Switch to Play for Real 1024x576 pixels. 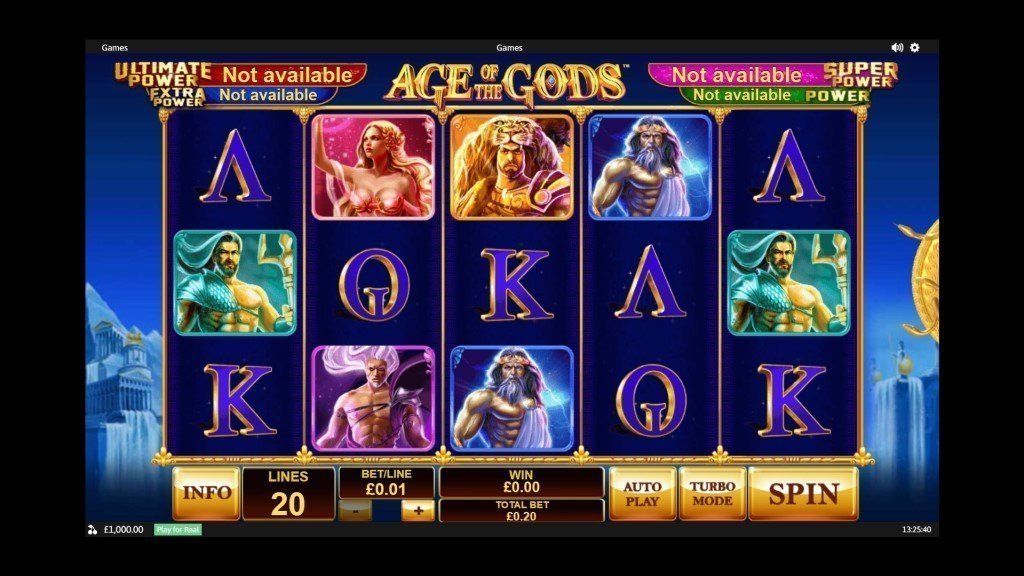177,529
